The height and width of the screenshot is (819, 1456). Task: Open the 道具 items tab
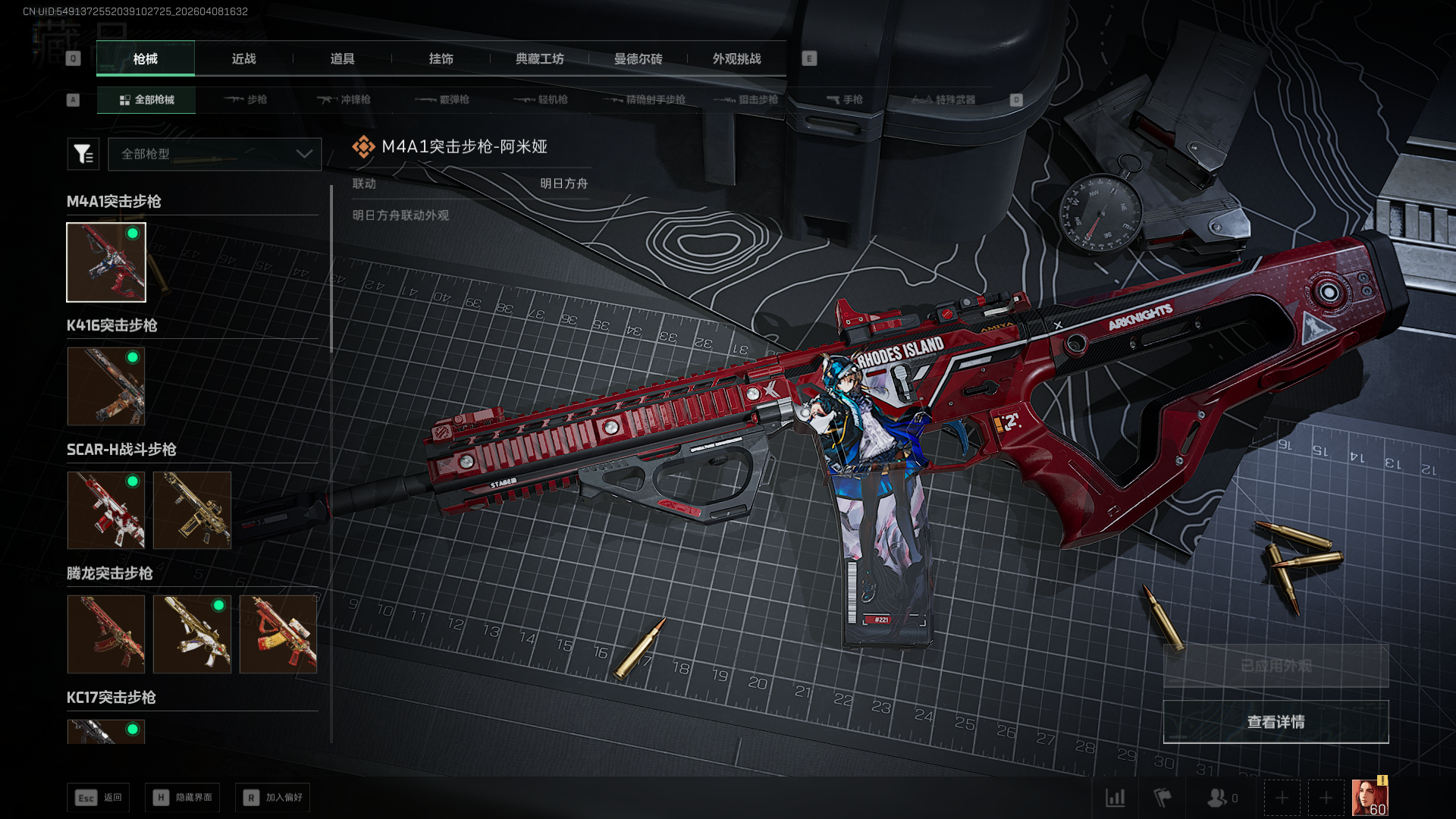pos(342,59)
